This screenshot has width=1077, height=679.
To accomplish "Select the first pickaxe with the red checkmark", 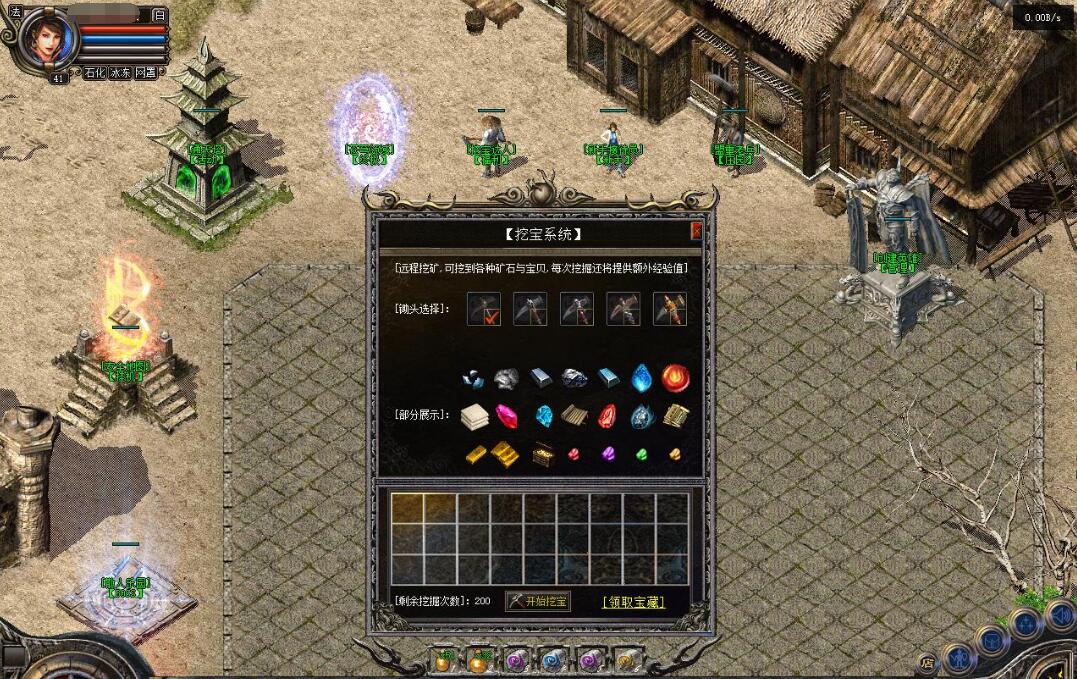I will 483,308.
